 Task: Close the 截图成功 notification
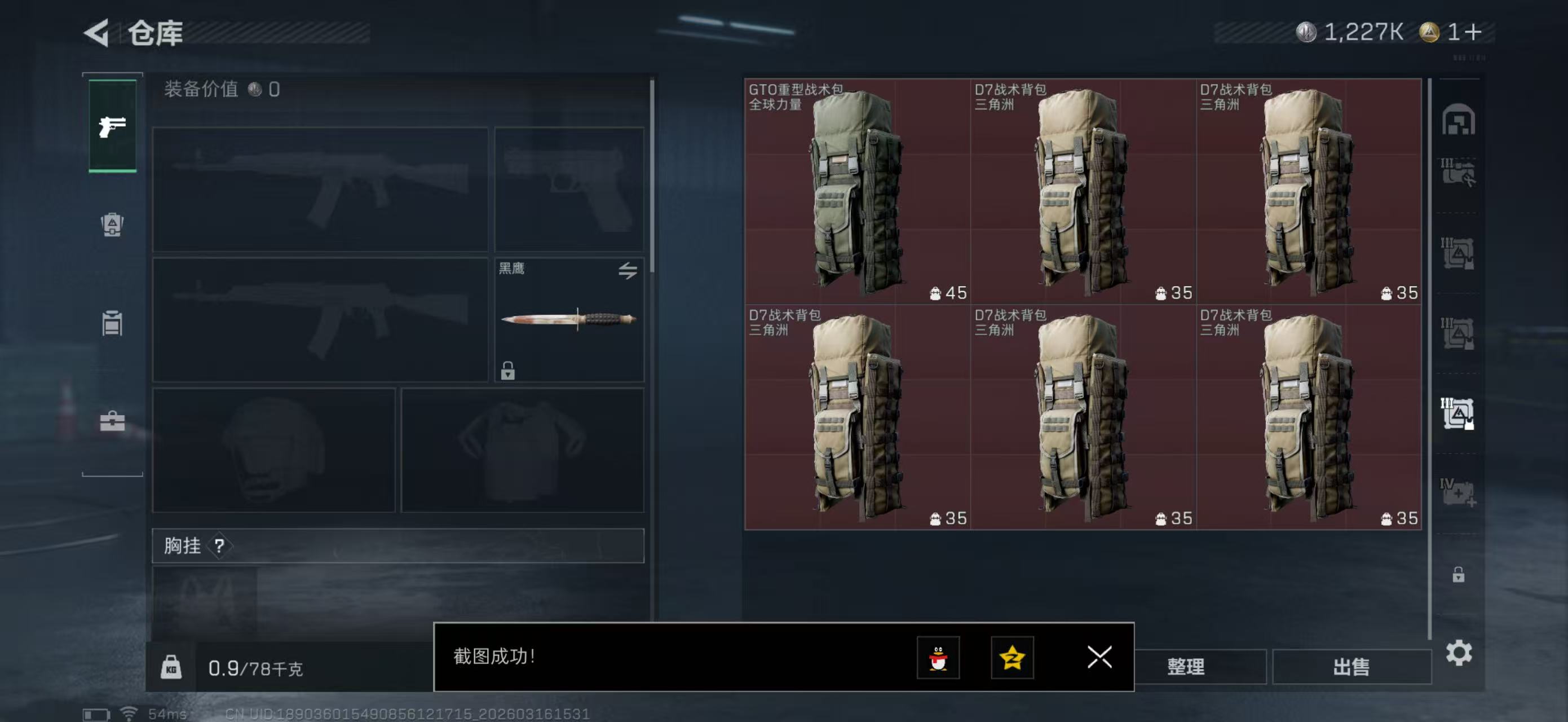[1099, 657]
